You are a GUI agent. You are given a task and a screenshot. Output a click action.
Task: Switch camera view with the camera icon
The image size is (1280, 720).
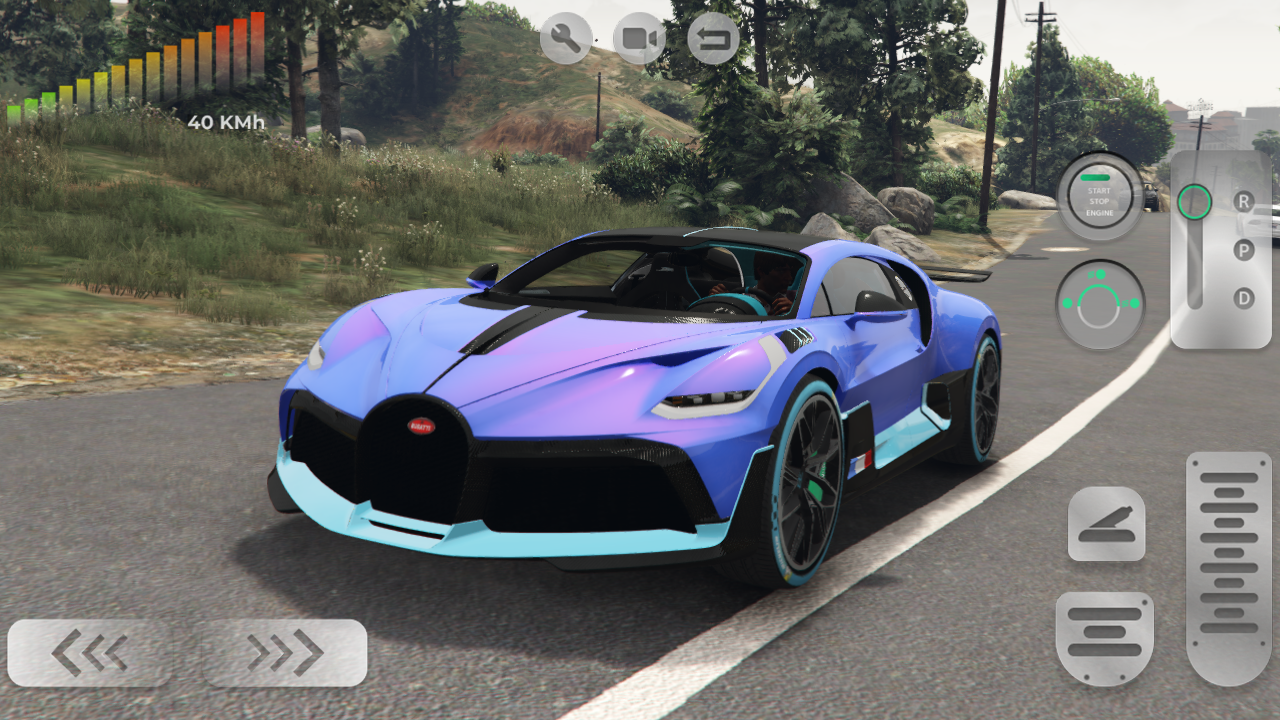(638, 38)
